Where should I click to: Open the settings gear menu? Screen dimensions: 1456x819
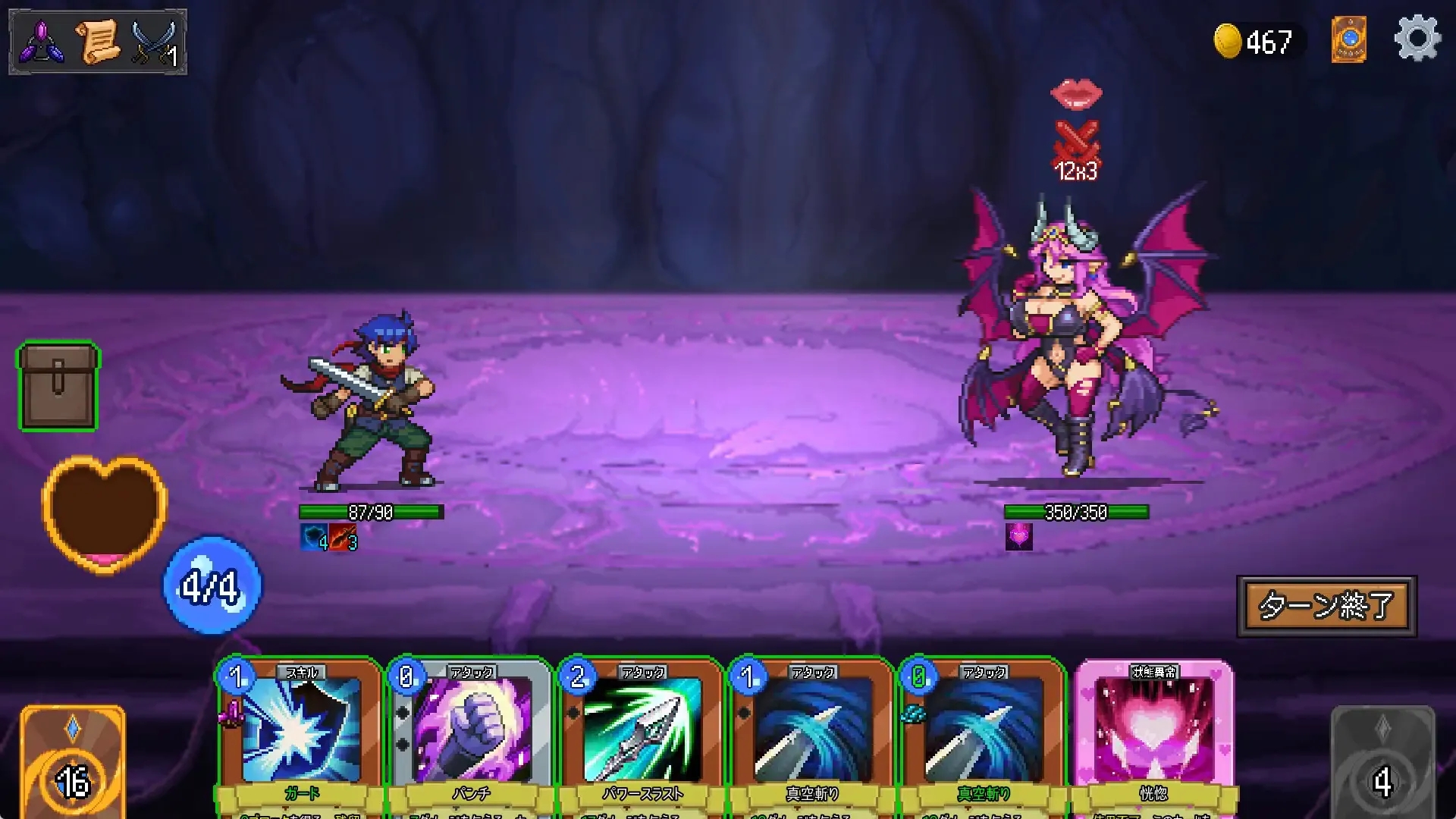[1420, 38]
